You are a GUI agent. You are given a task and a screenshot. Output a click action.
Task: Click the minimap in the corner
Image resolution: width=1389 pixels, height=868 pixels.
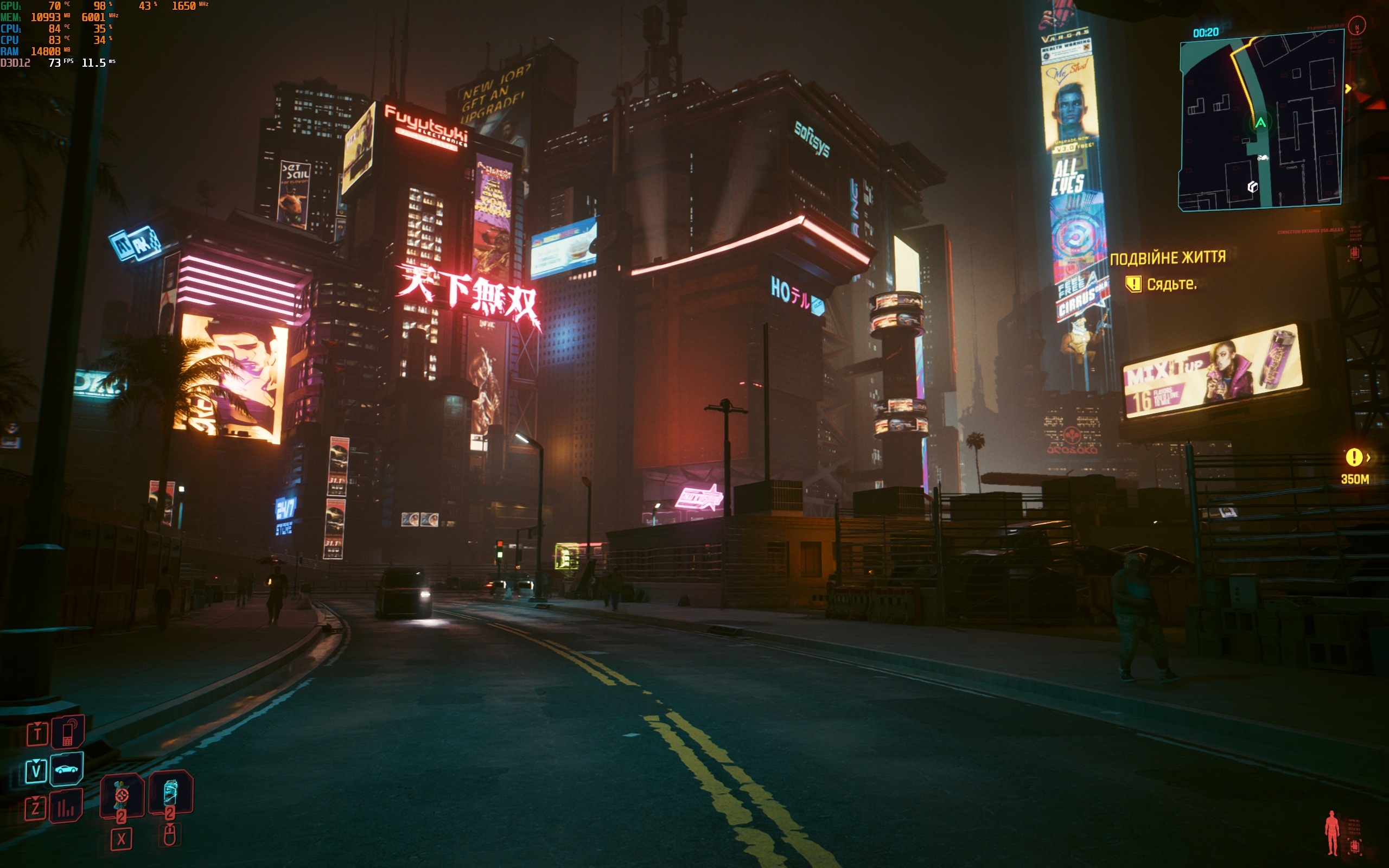click(1260, 120)
